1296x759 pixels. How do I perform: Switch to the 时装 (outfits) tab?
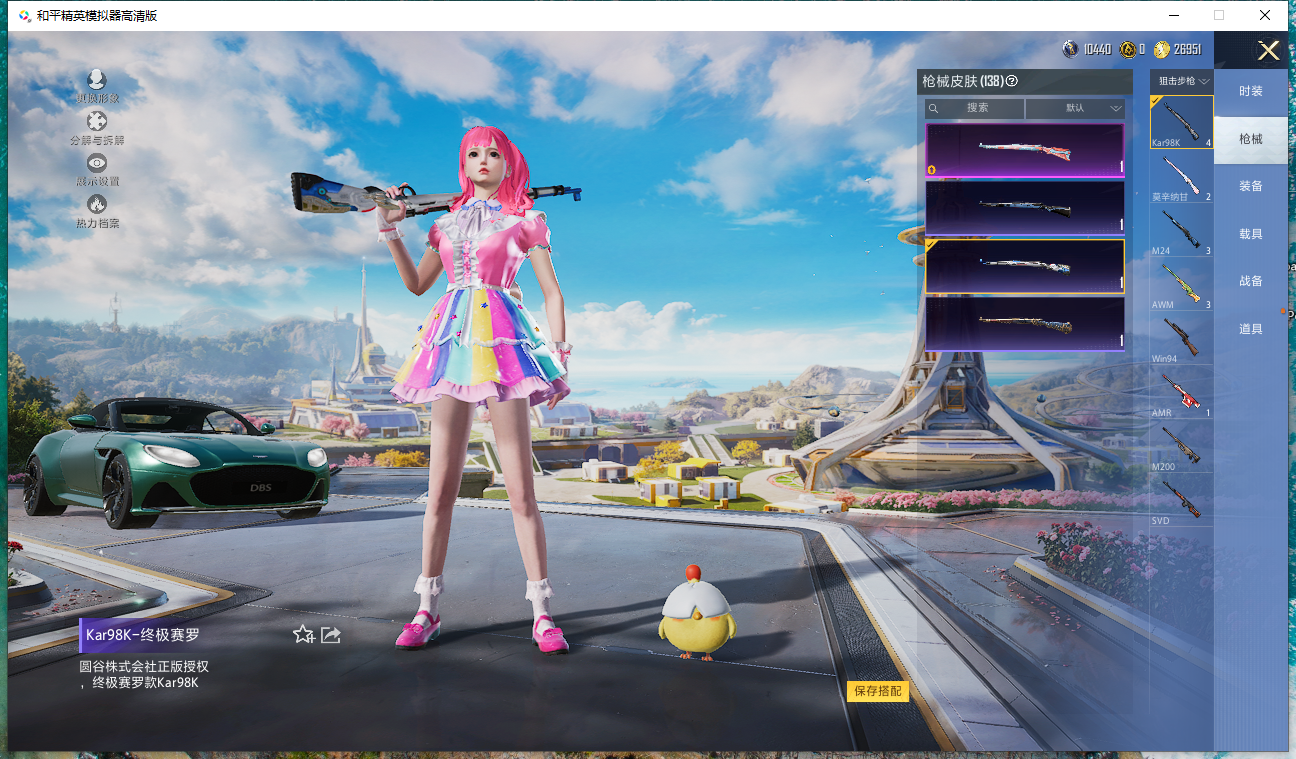point(1250,91)
